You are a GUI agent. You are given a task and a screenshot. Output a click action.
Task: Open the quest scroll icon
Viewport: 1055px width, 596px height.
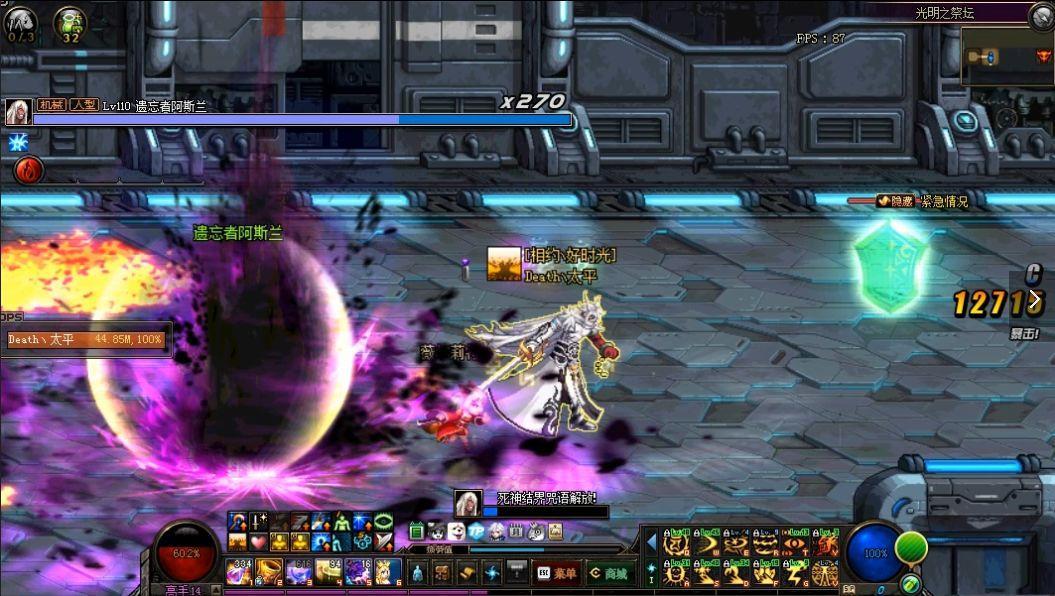pos(467,573)
